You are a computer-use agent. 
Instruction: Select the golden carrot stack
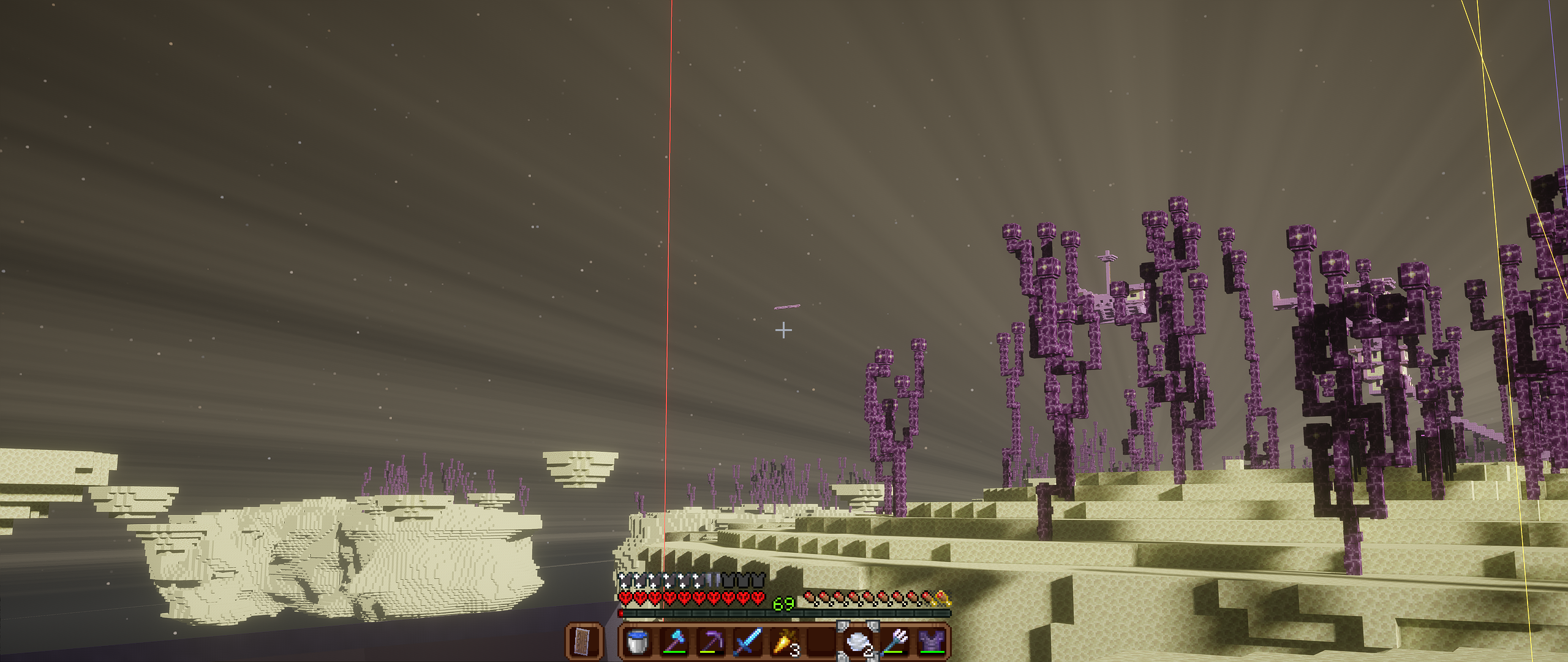click(x=784, y=642)
